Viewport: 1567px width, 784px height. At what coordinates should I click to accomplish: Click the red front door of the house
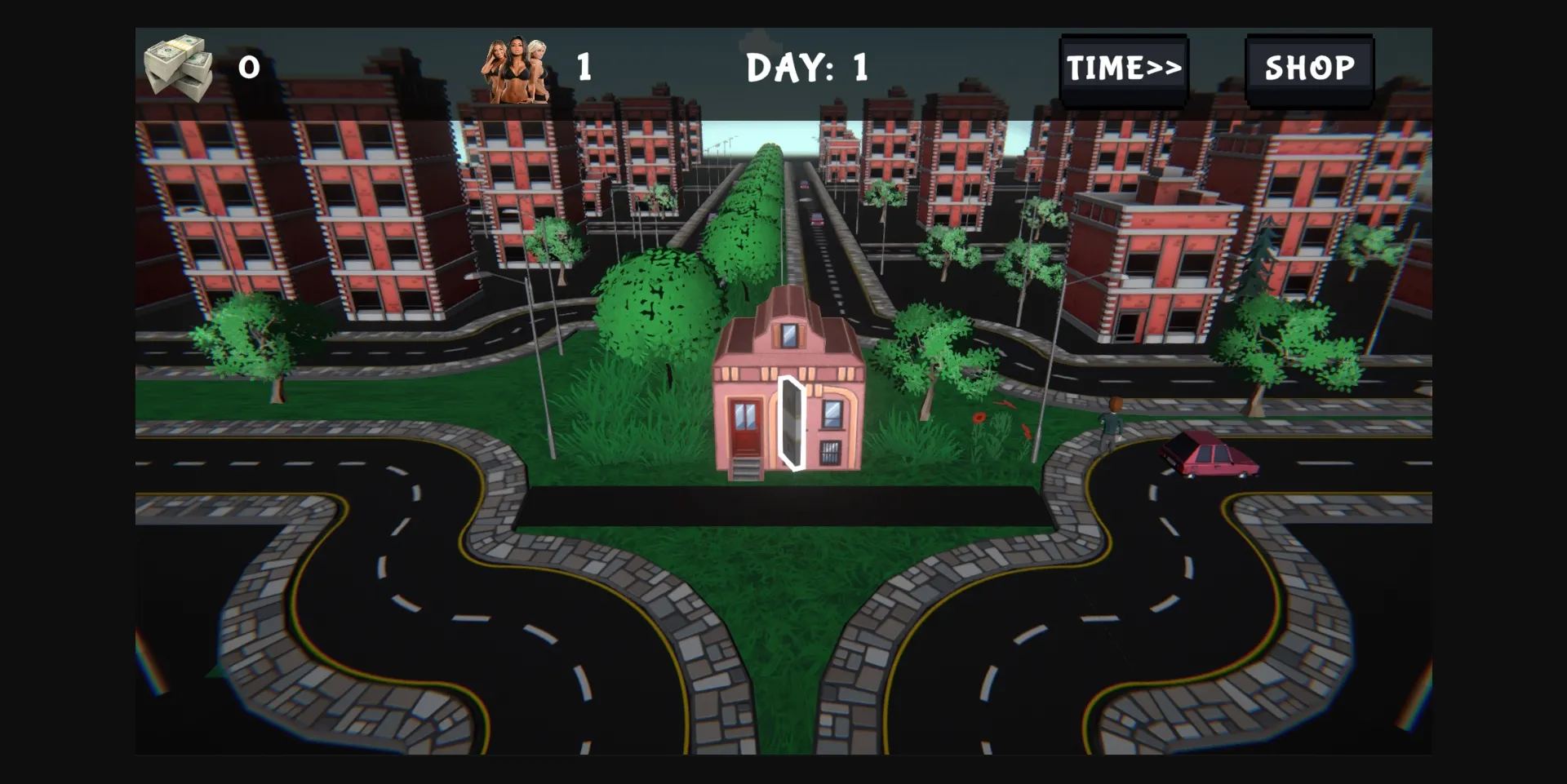tap(744, 426)
